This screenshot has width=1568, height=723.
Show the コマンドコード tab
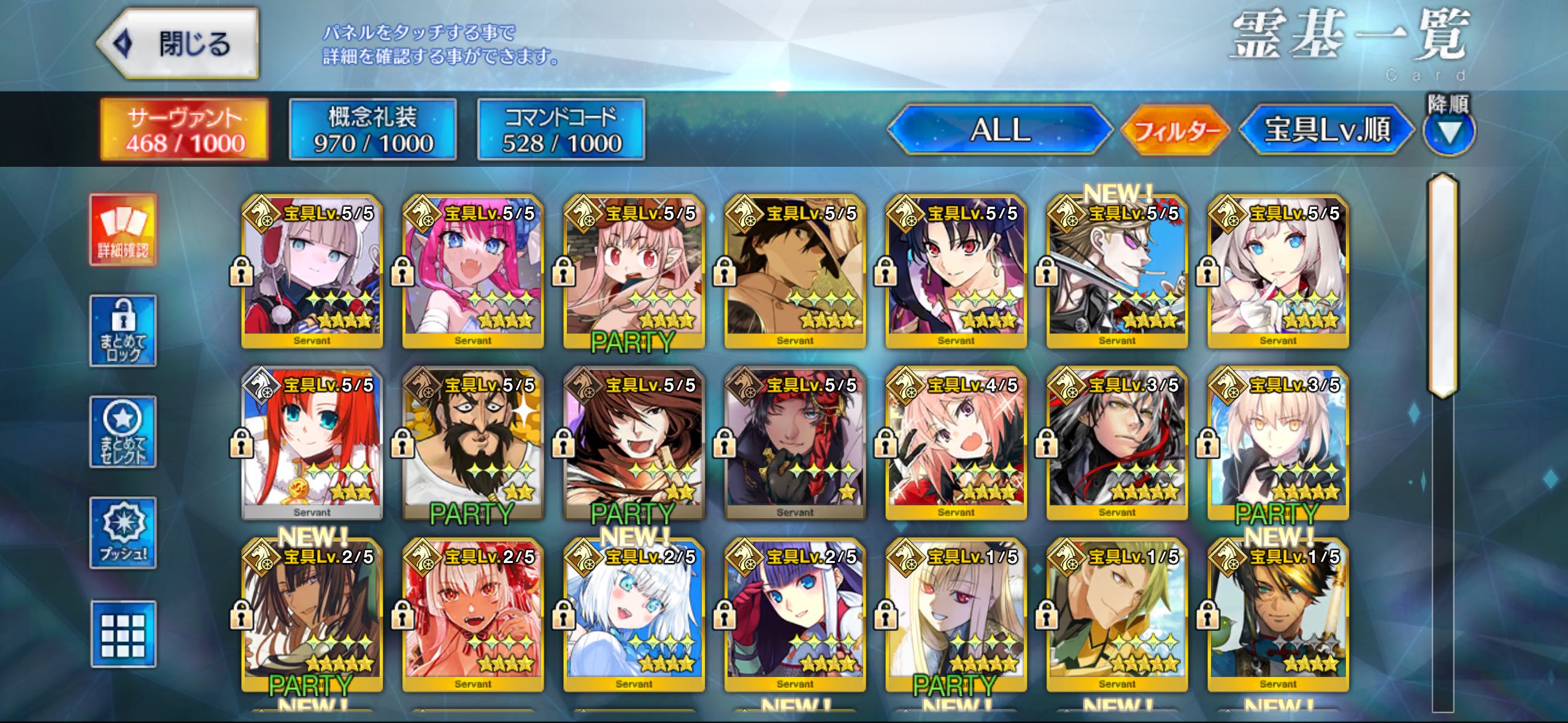point(561,130)
